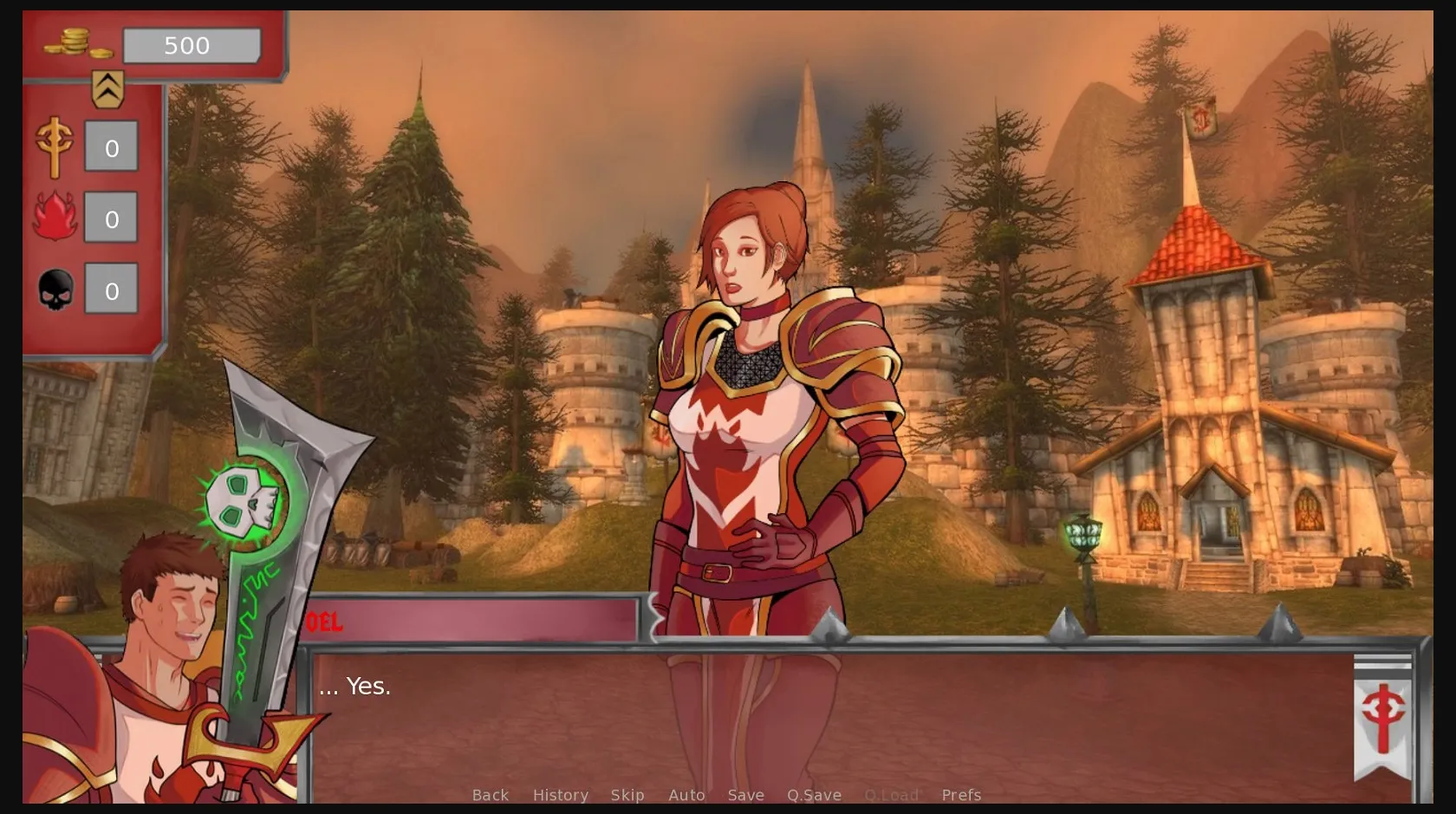Click the gold counter showing 500
The width and height of the screenshot is (1456, 814).
coord(192,45)
